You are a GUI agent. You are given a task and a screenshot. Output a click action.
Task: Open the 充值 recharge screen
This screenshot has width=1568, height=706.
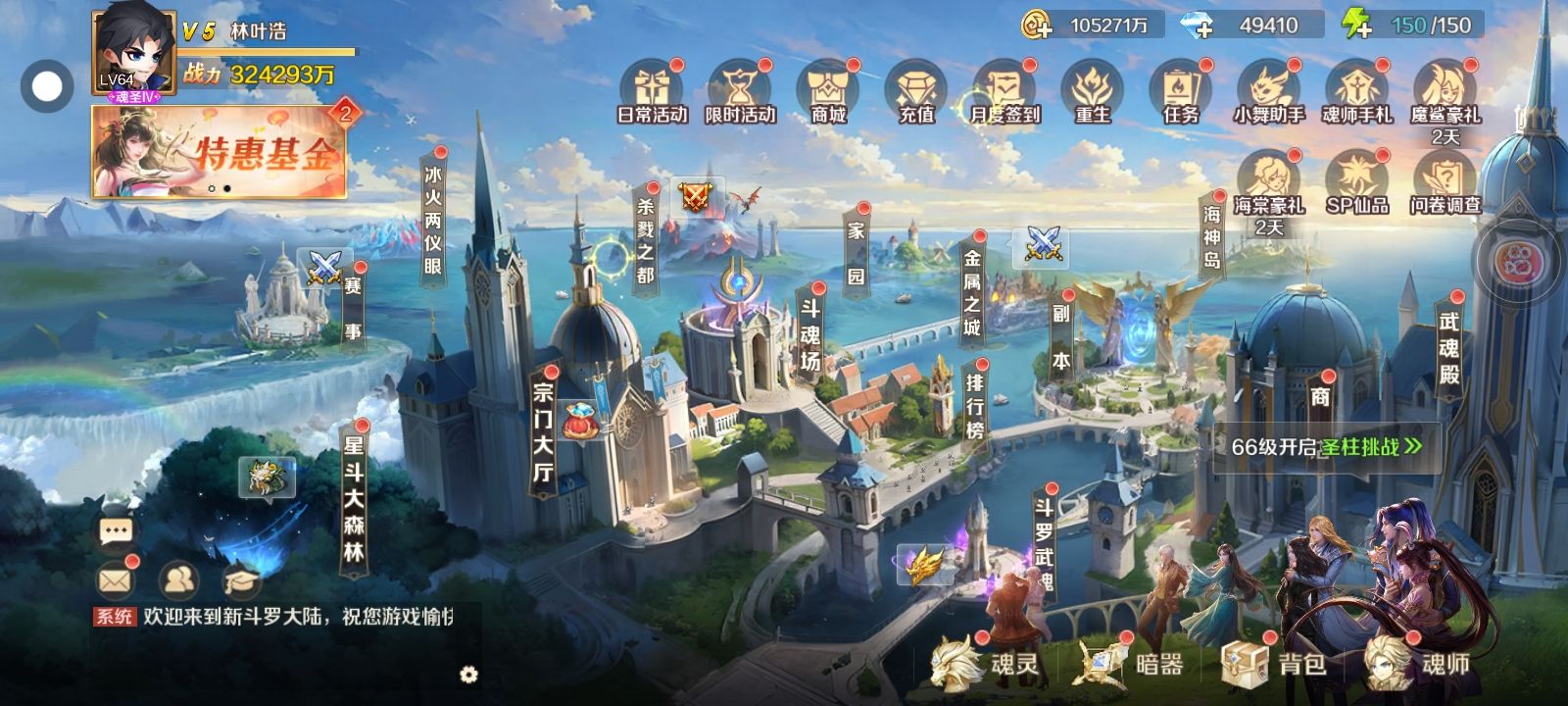tap(916, 92)
